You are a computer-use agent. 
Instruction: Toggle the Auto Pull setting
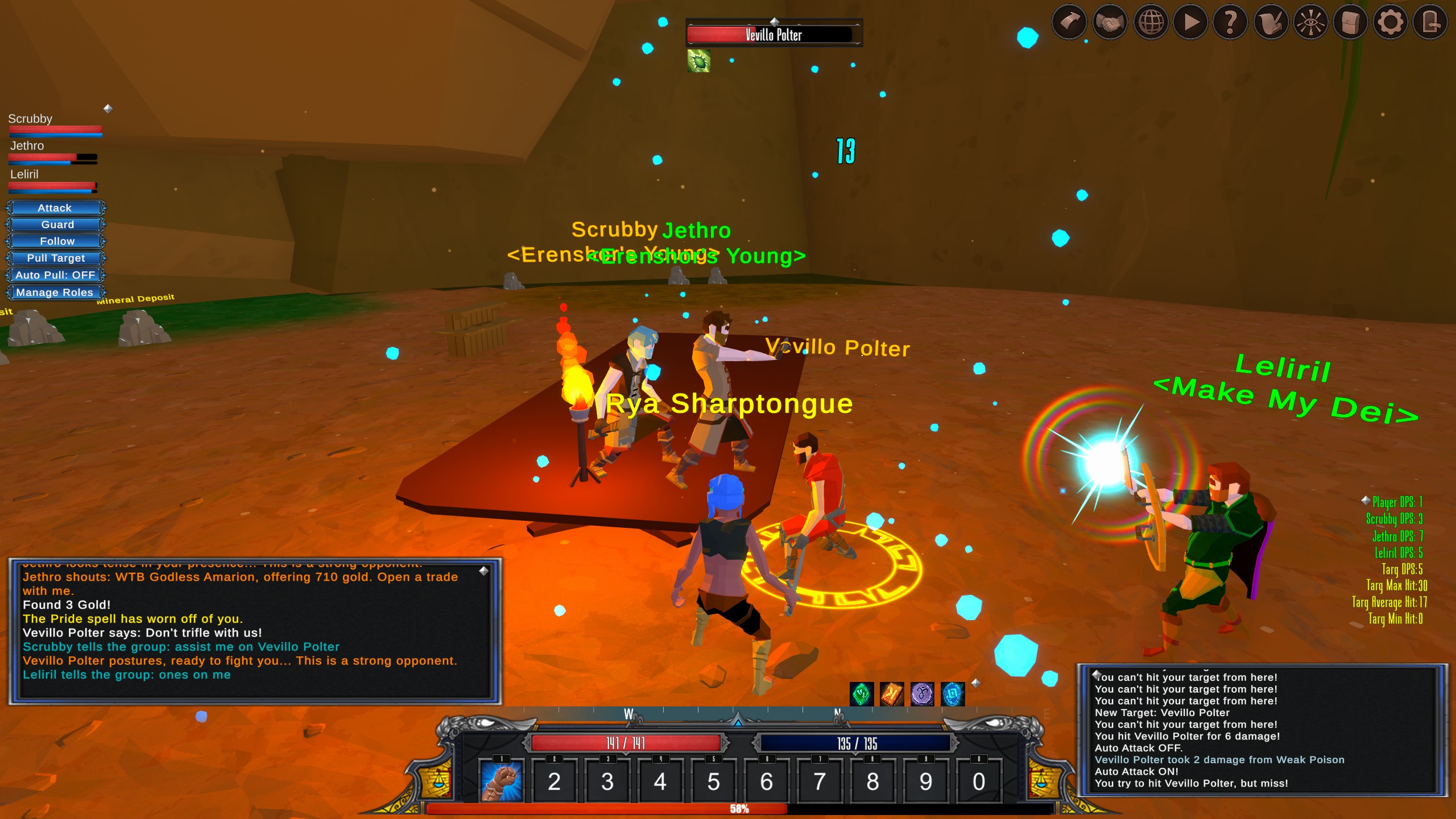point(55,275)
